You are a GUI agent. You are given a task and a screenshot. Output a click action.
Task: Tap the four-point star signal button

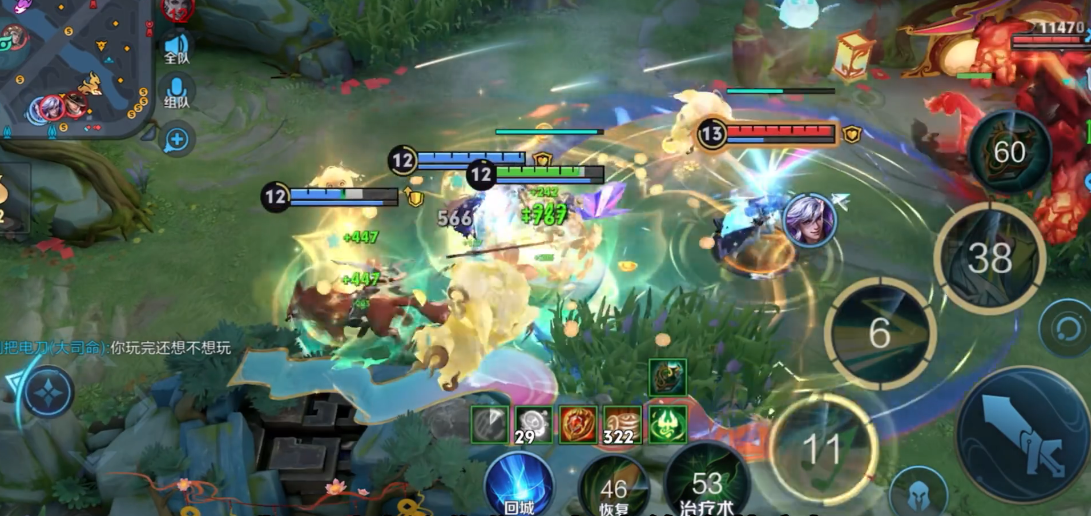(47, 392)
